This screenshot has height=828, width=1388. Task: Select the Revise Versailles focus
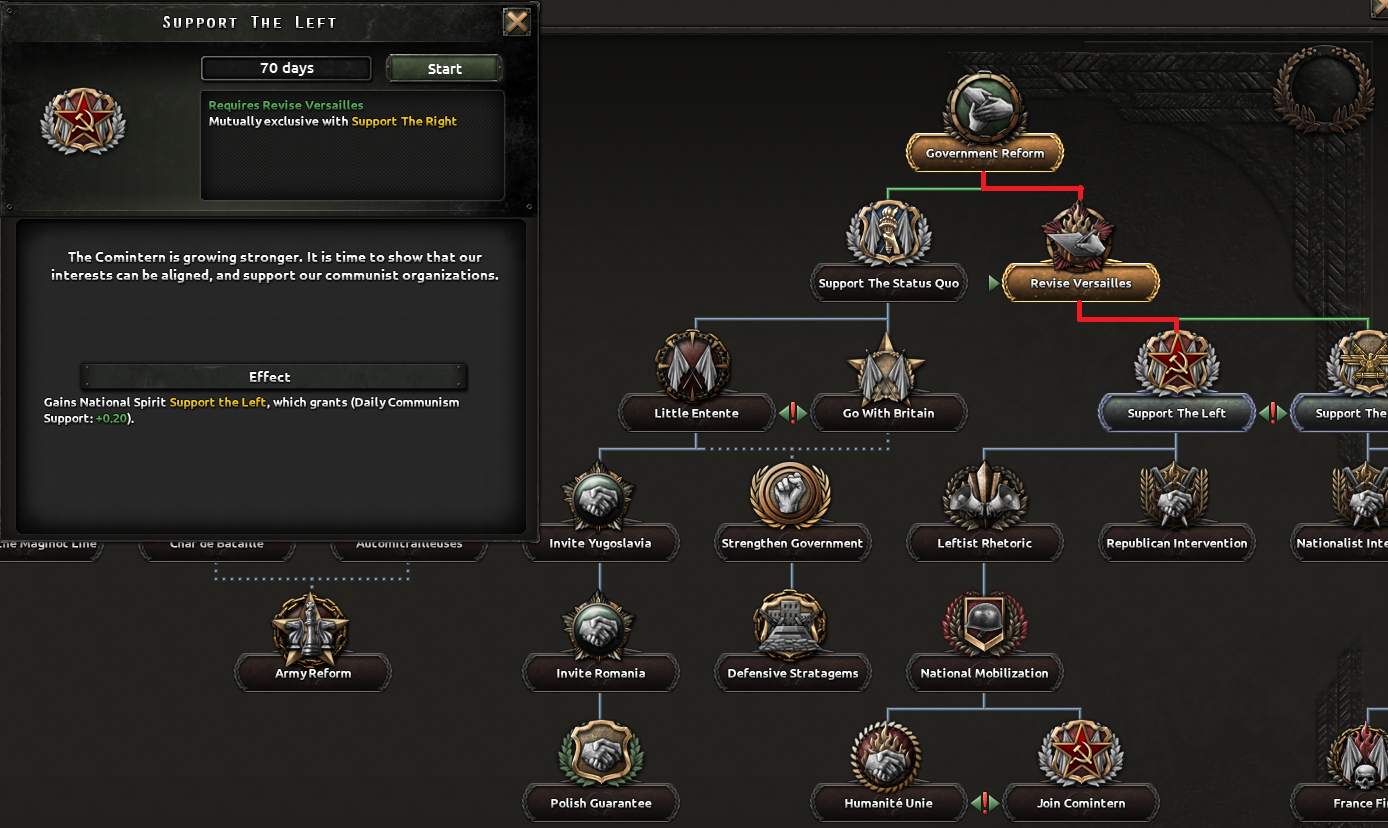tap(1081, 283)
